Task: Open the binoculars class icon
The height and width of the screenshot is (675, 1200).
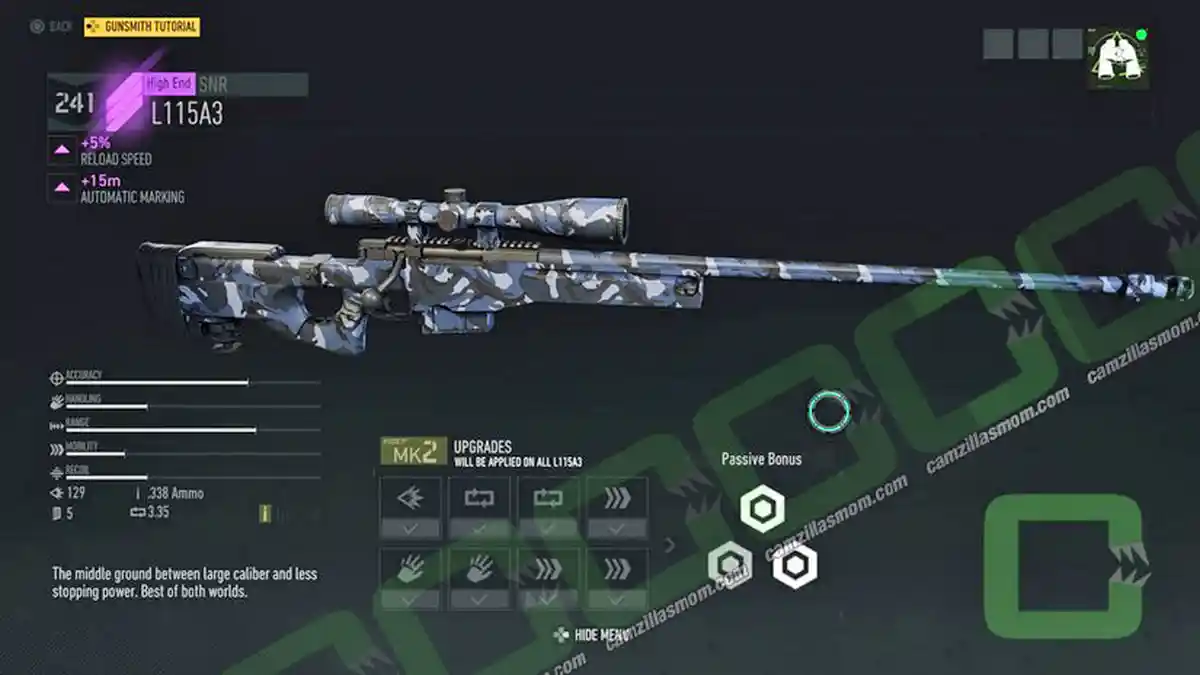Action: point(1118,57)
